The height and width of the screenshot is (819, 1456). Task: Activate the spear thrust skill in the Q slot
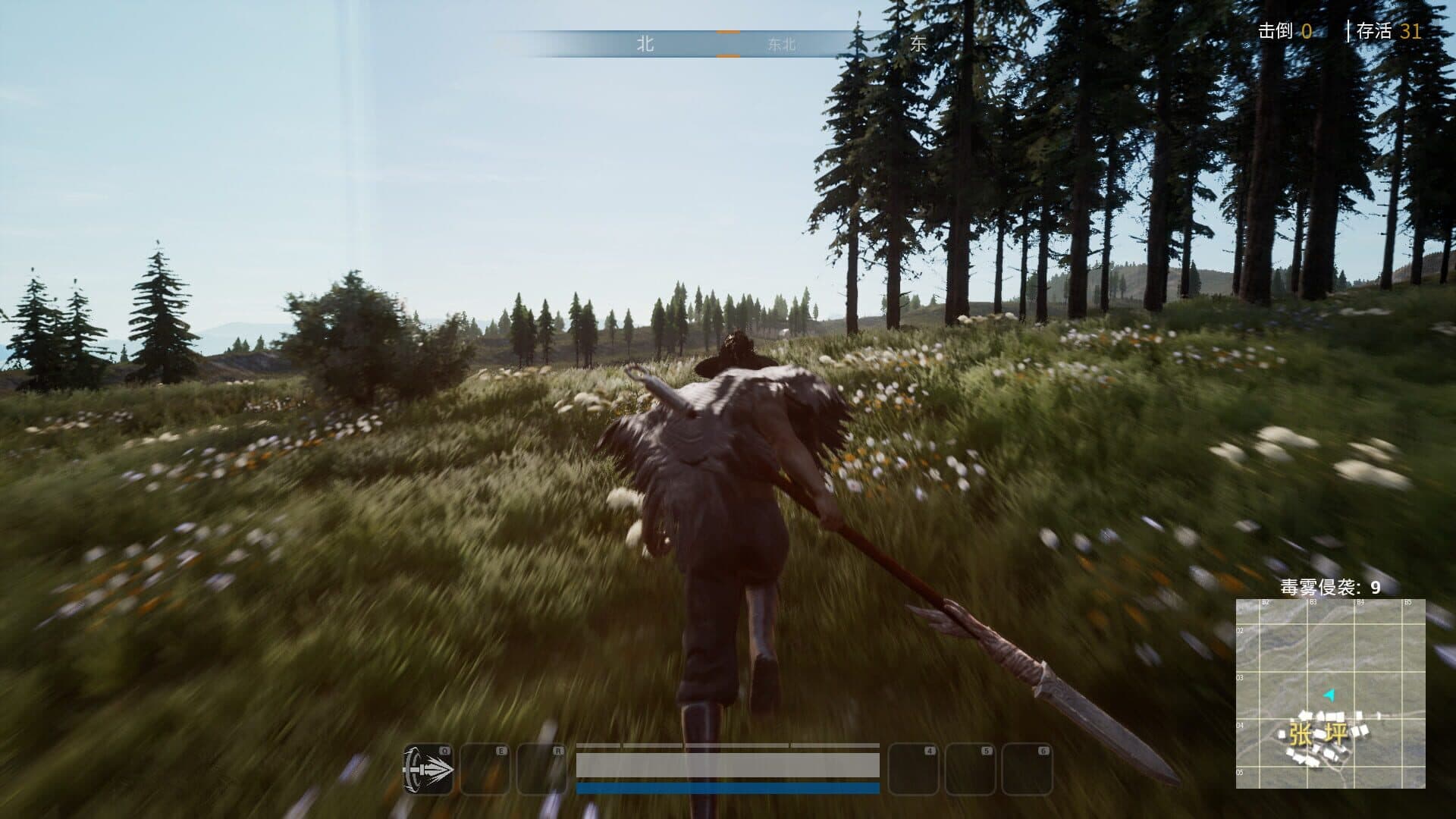428,769
